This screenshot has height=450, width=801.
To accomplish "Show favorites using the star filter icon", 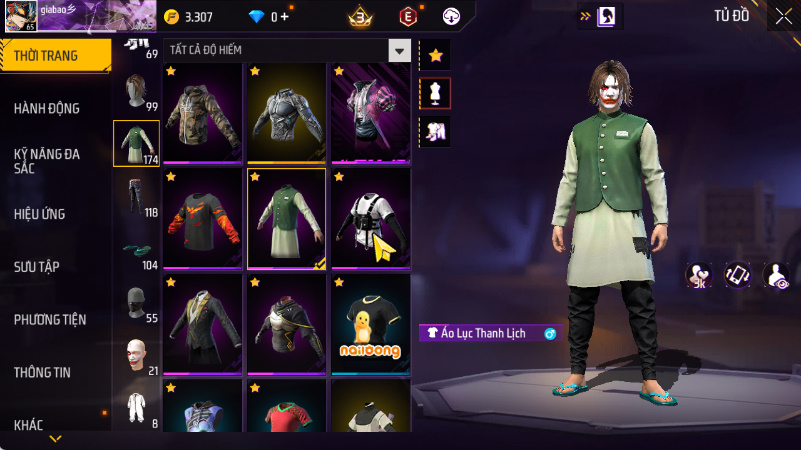I will click(435, 55).
